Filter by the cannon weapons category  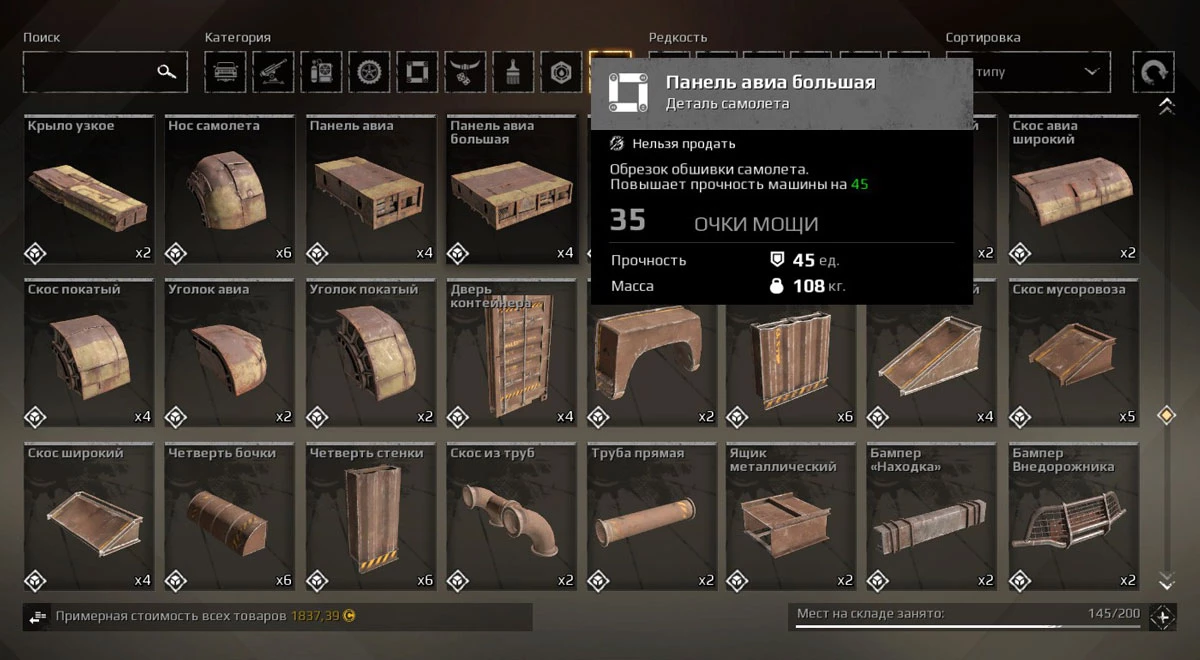[x=273, y=72]
